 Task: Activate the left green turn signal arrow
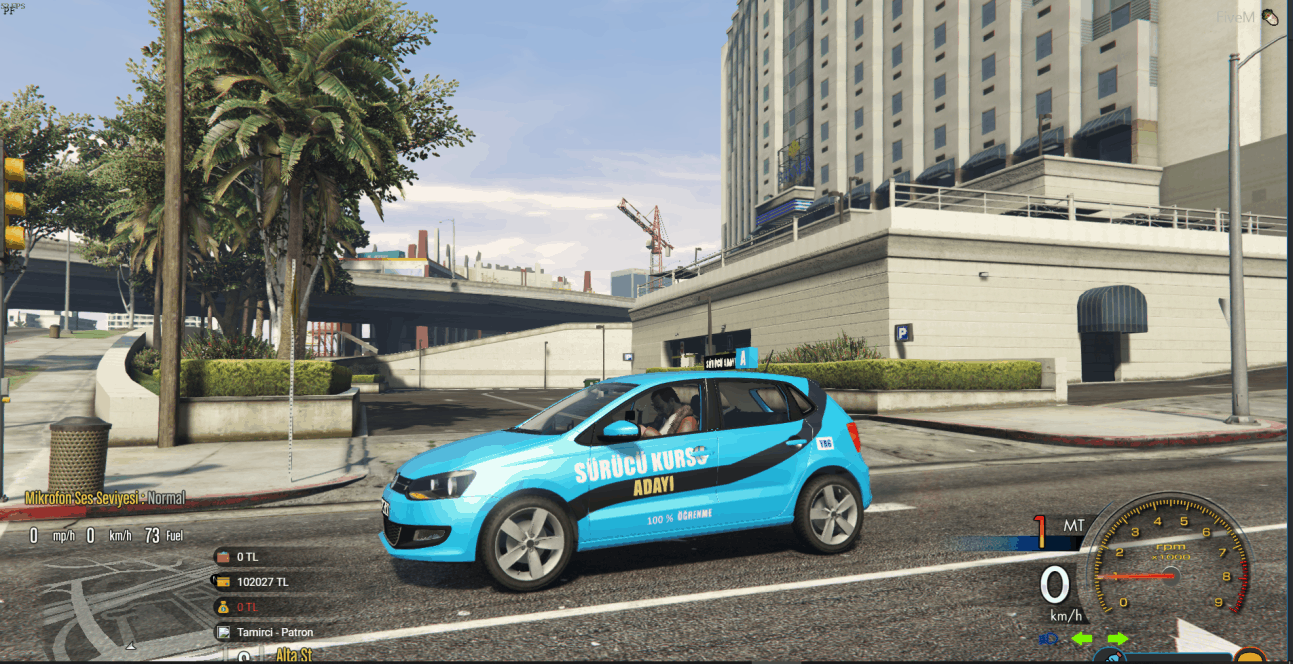click(1081, 638)
